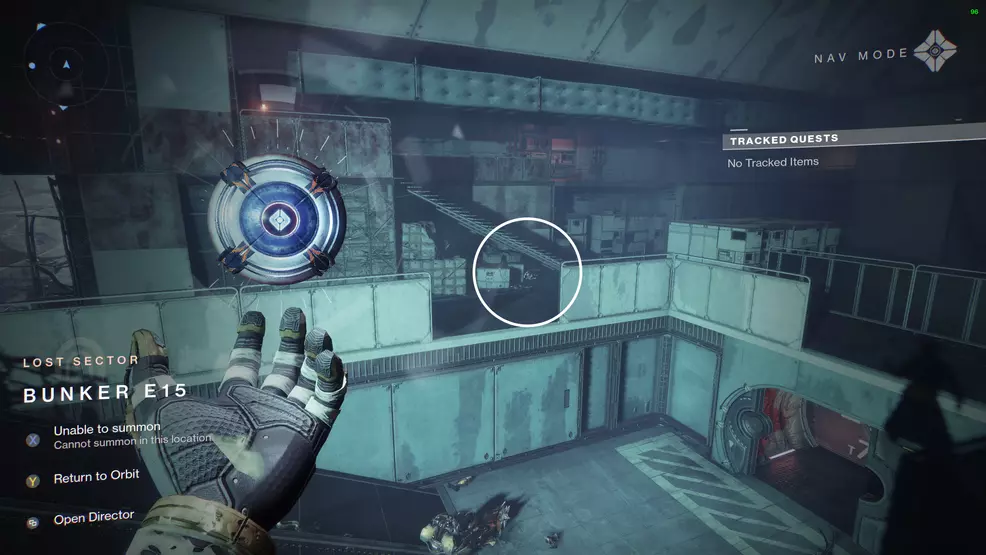Click the No Tracked Items row
Image resolution: width=986 pixels, height=555 pixels.
[773, 162]
